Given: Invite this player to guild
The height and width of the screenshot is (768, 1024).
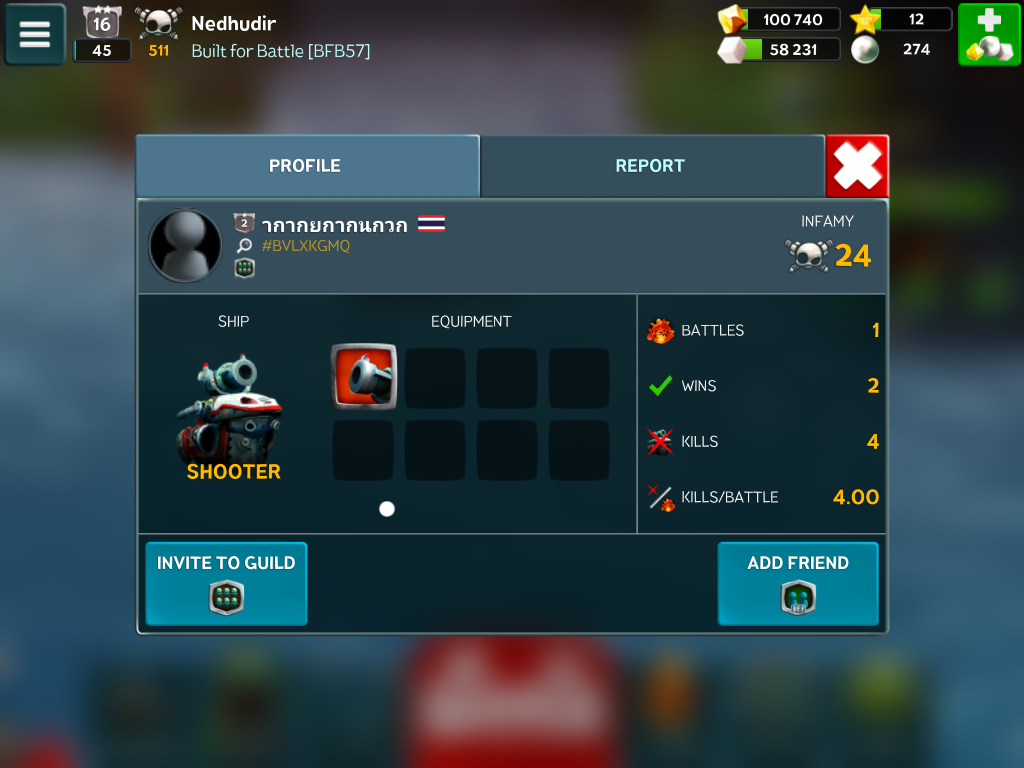Looking at the screenshot, I should click(226, 583).
